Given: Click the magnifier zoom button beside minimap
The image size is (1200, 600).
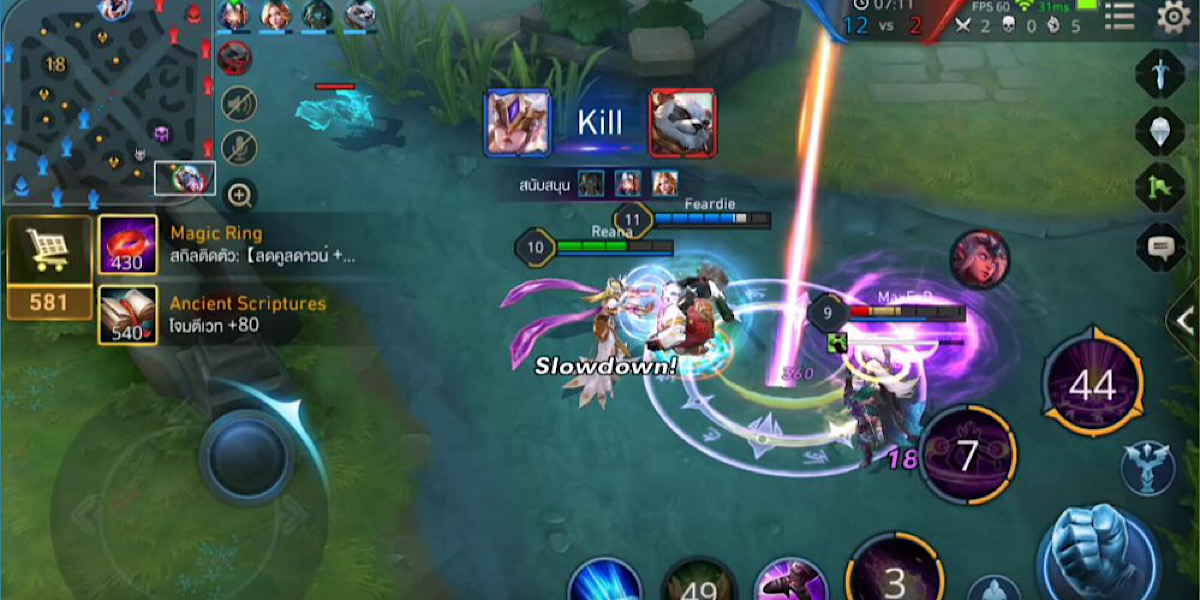Looking at the screenshot, I should coord(240,195).
